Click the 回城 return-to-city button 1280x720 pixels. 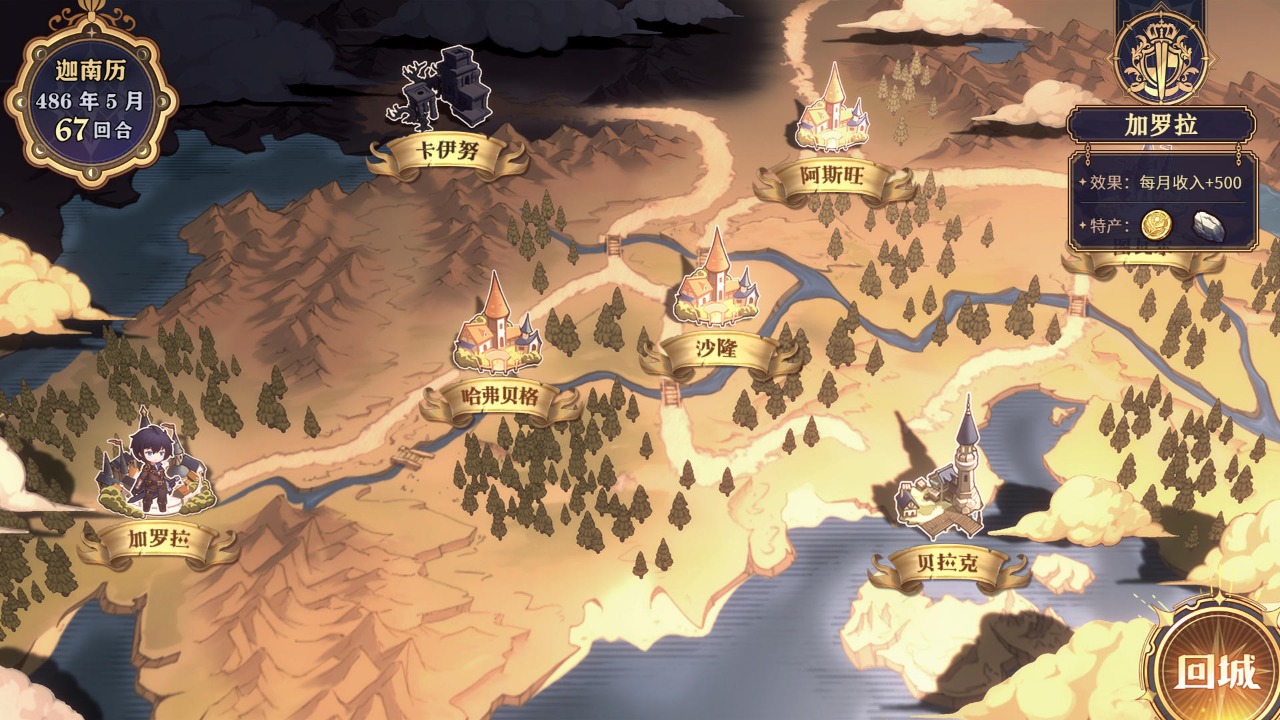click(1216, 672)
